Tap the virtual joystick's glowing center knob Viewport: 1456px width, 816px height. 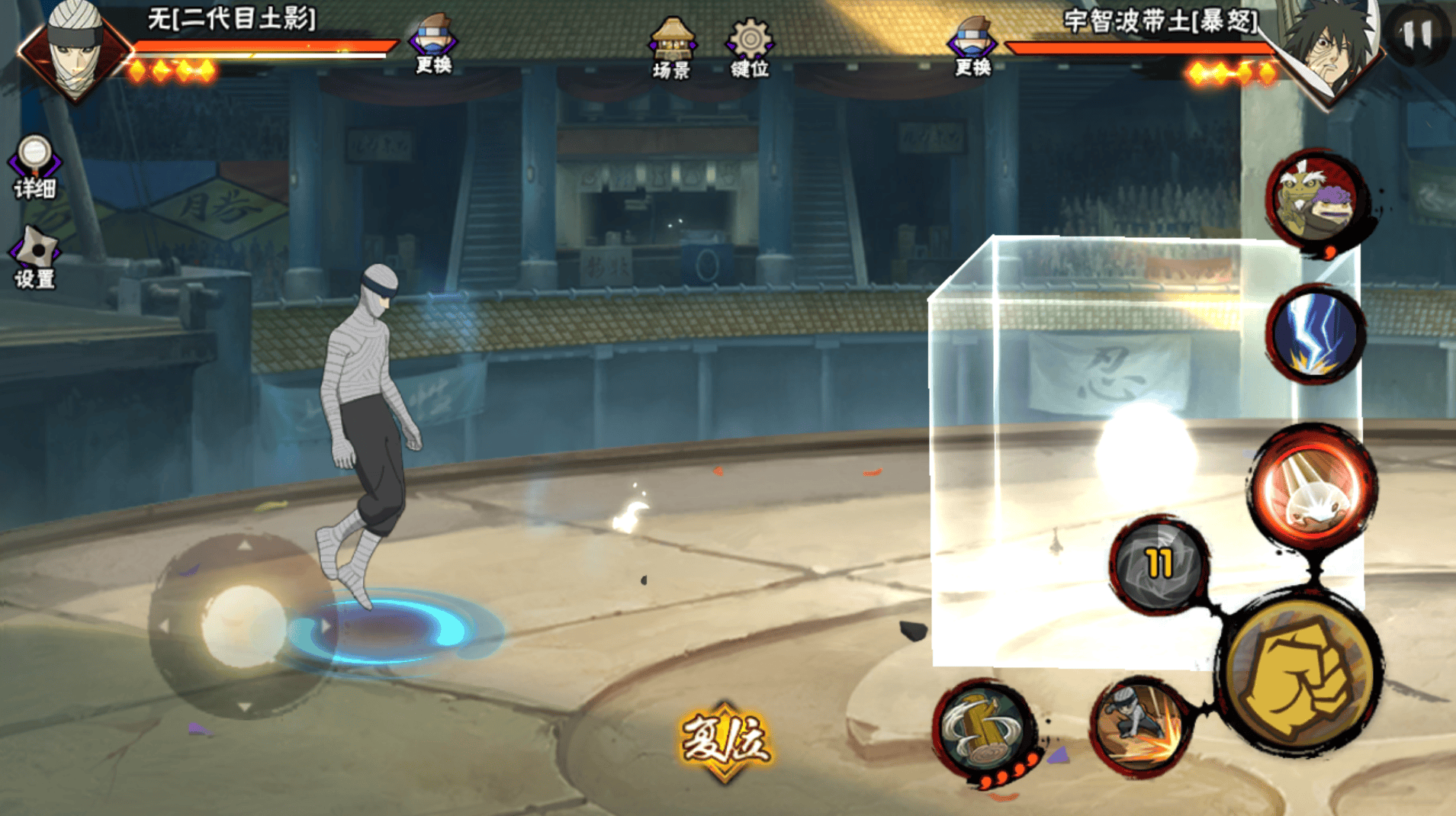click(x=243, y=627)
